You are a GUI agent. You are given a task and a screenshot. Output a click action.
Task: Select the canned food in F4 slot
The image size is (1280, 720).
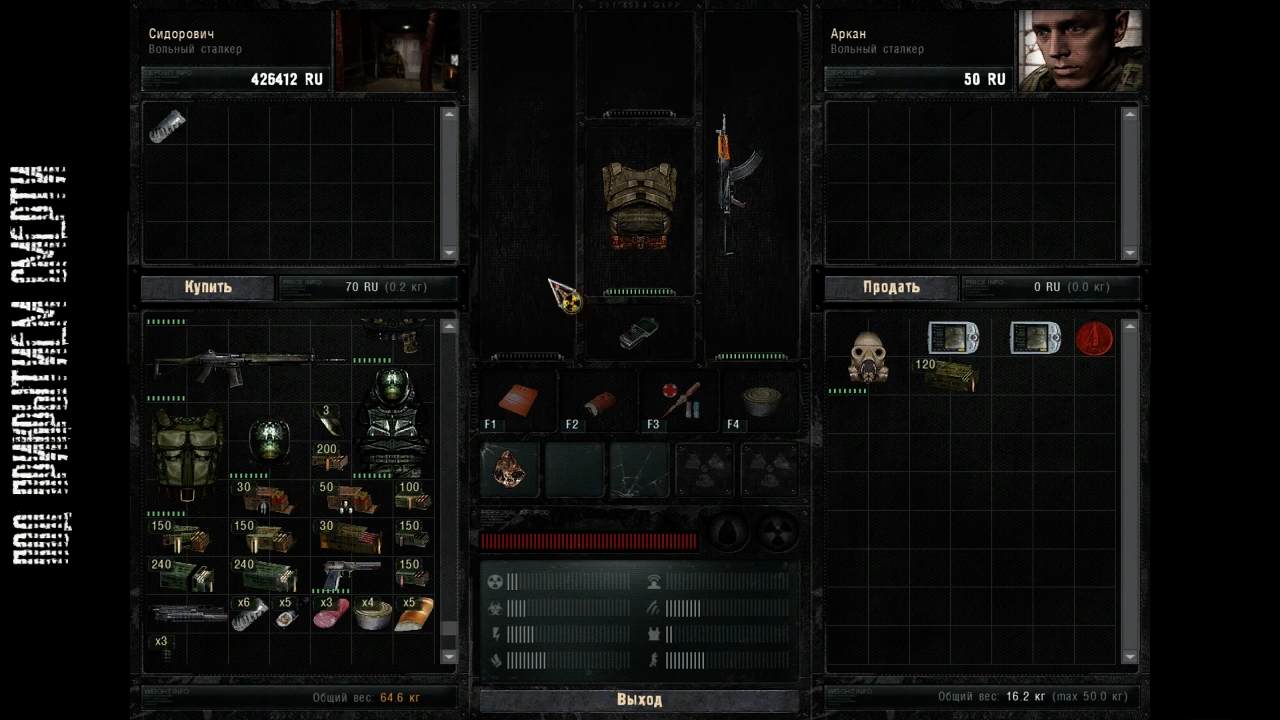761,399
